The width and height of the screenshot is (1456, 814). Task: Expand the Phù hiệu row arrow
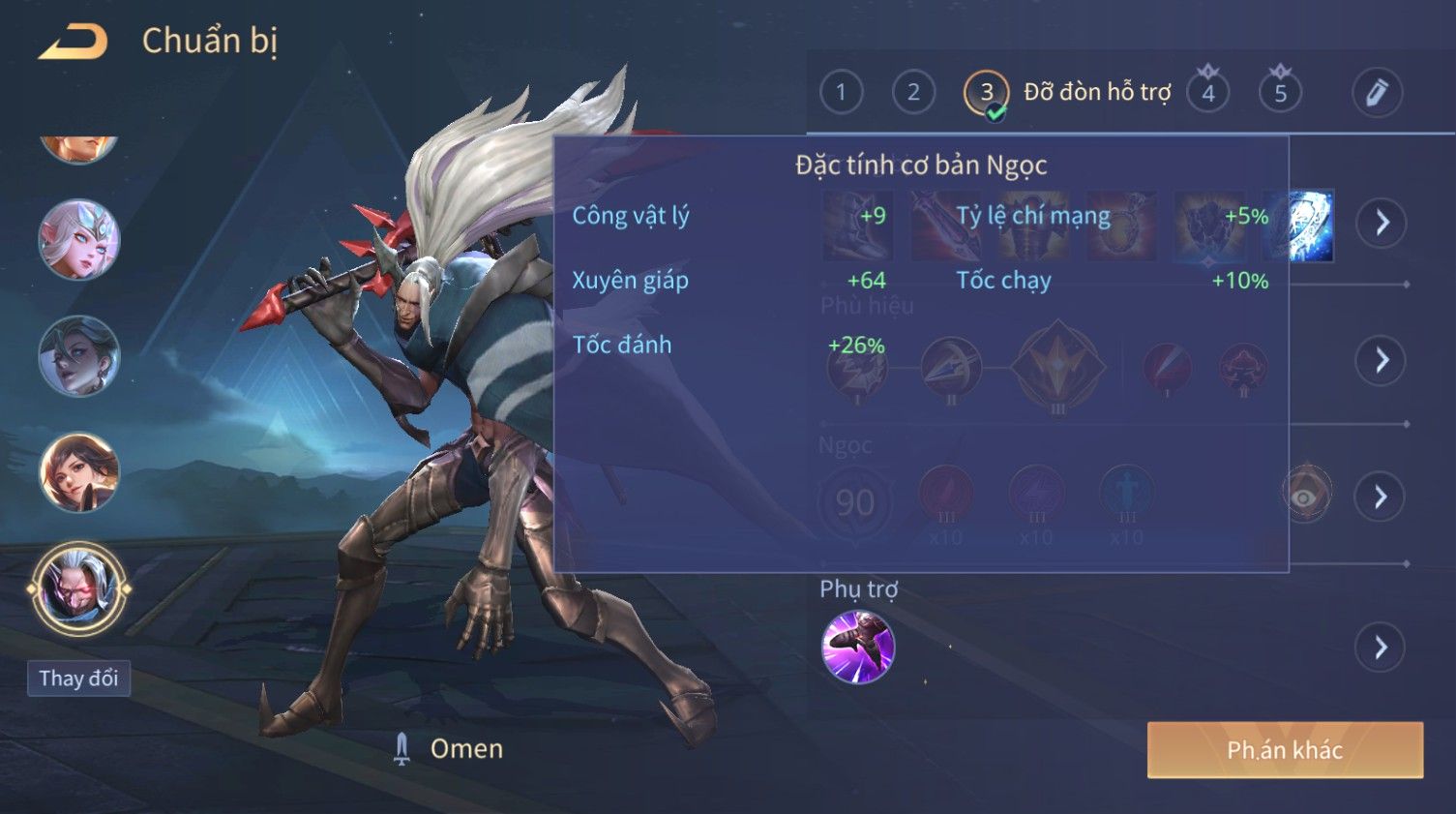pos(1381,360)
